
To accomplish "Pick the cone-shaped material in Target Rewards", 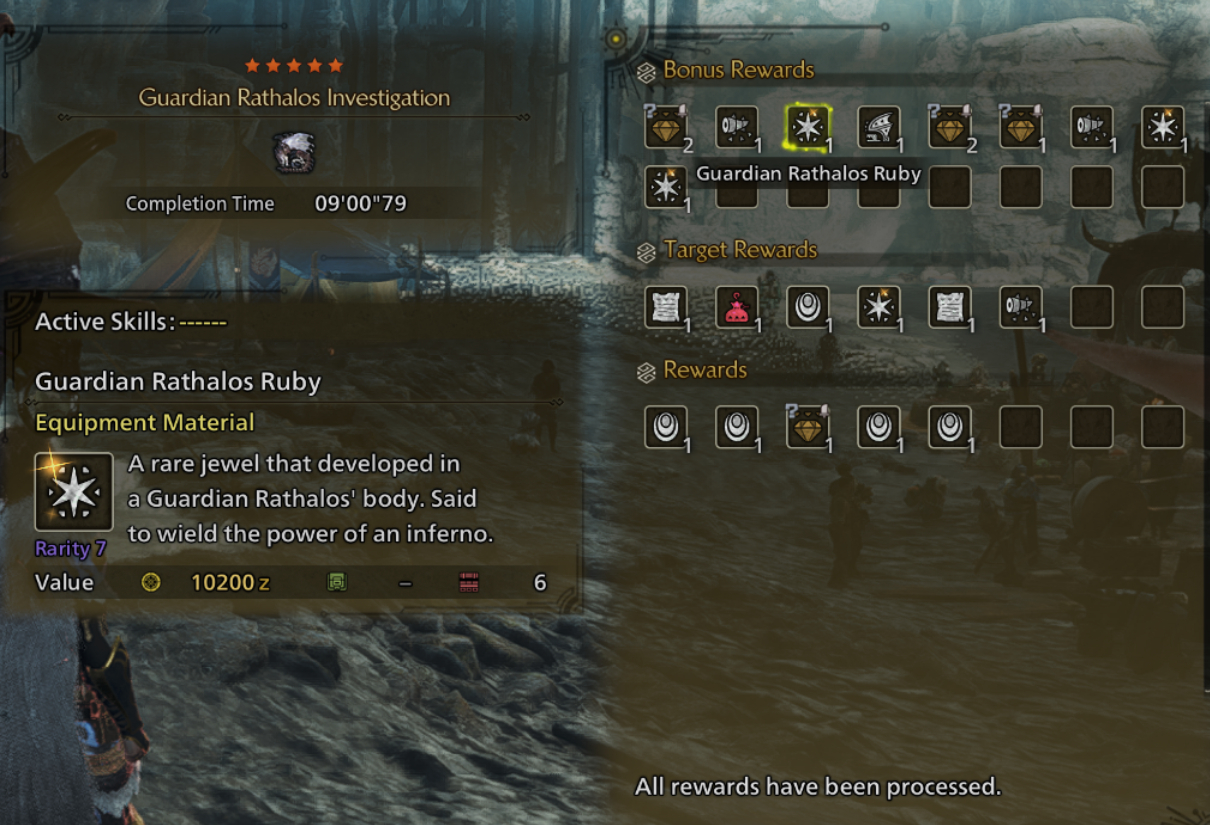I will pyautogui.click(x=1020, y=307).
